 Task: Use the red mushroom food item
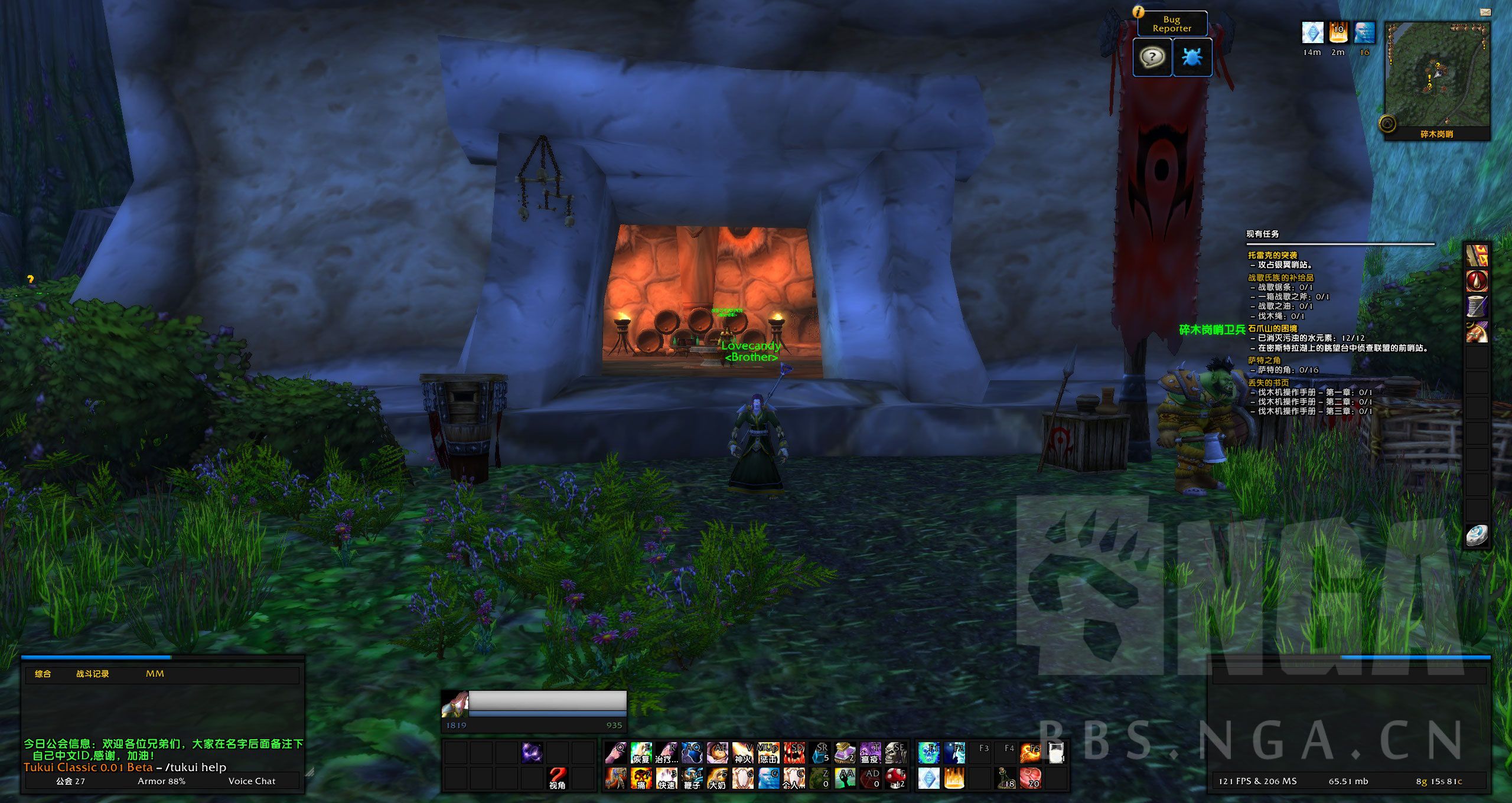pos(895,778)
